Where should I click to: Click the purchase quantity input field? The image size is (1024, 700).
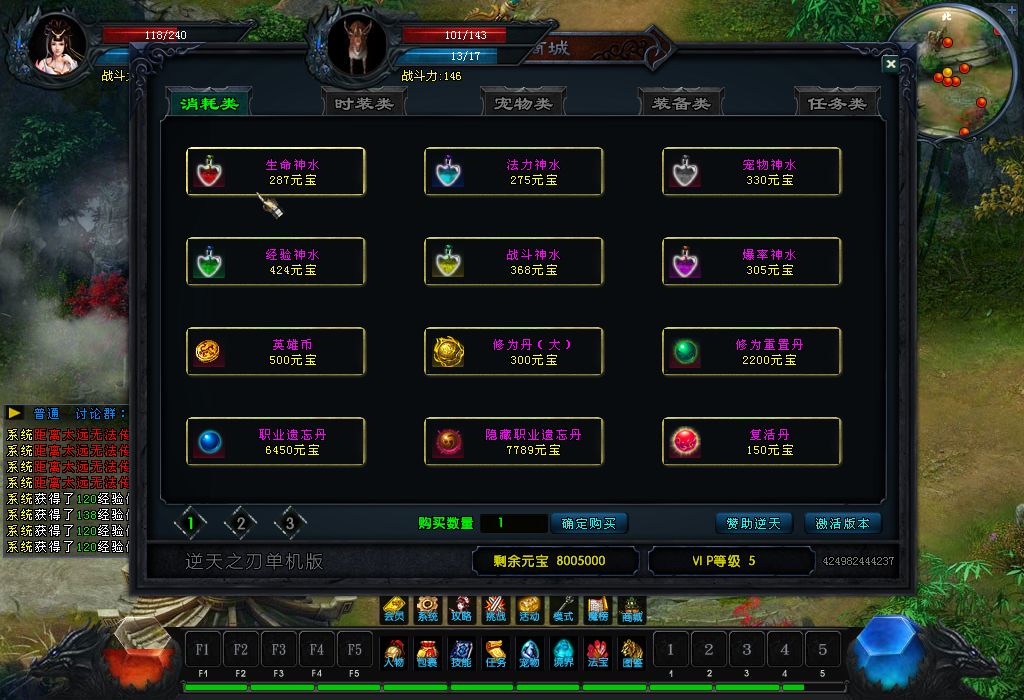pos(513,523)
